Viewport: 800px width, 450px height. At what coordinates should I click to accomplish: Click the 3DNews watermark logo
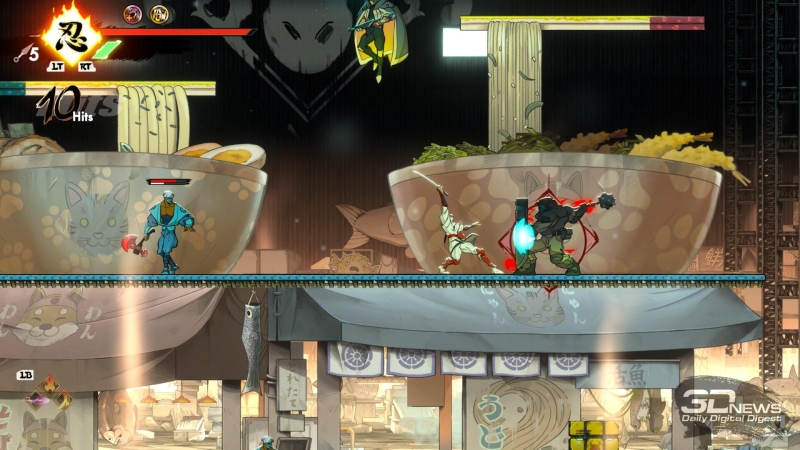730,403
